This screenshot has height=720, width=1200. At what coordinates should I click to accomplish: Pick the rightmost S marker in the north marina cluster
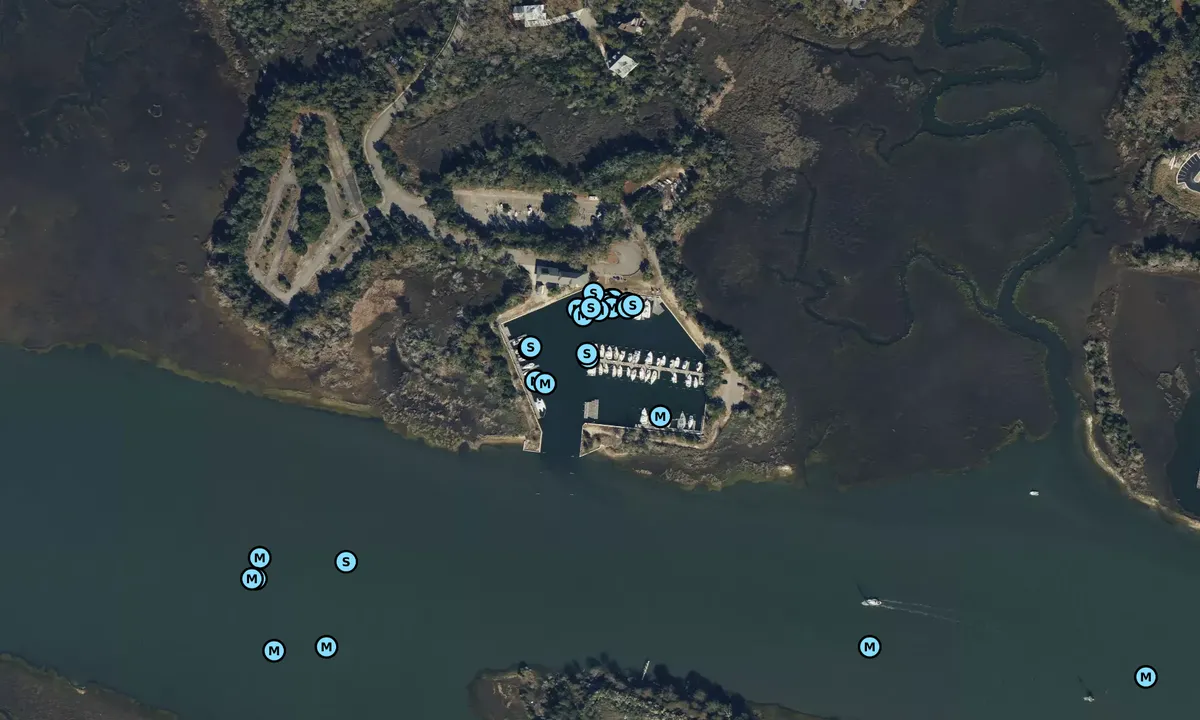[x=632, y=305]
